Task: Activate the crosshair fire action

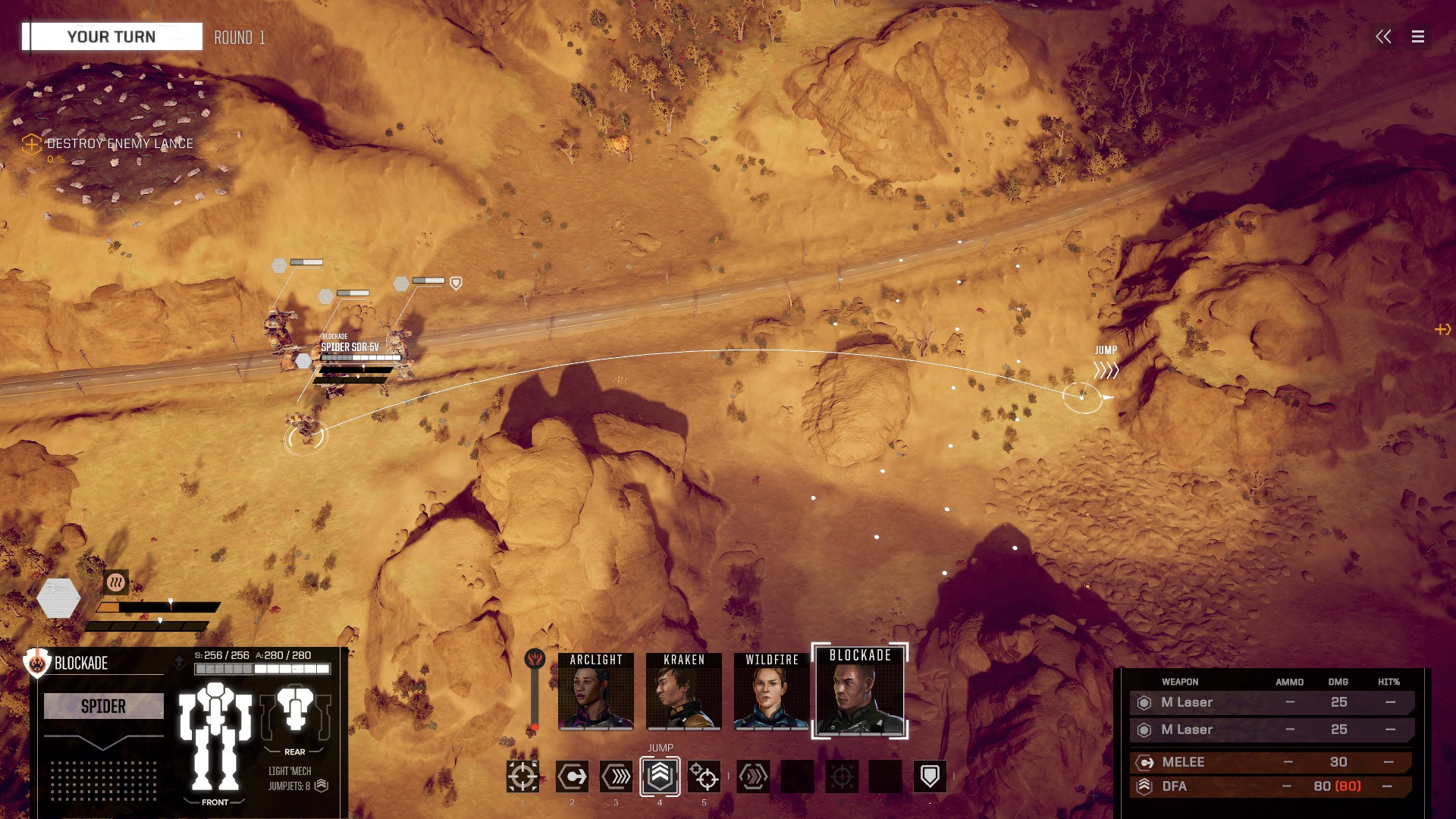Action: [522, 777]
